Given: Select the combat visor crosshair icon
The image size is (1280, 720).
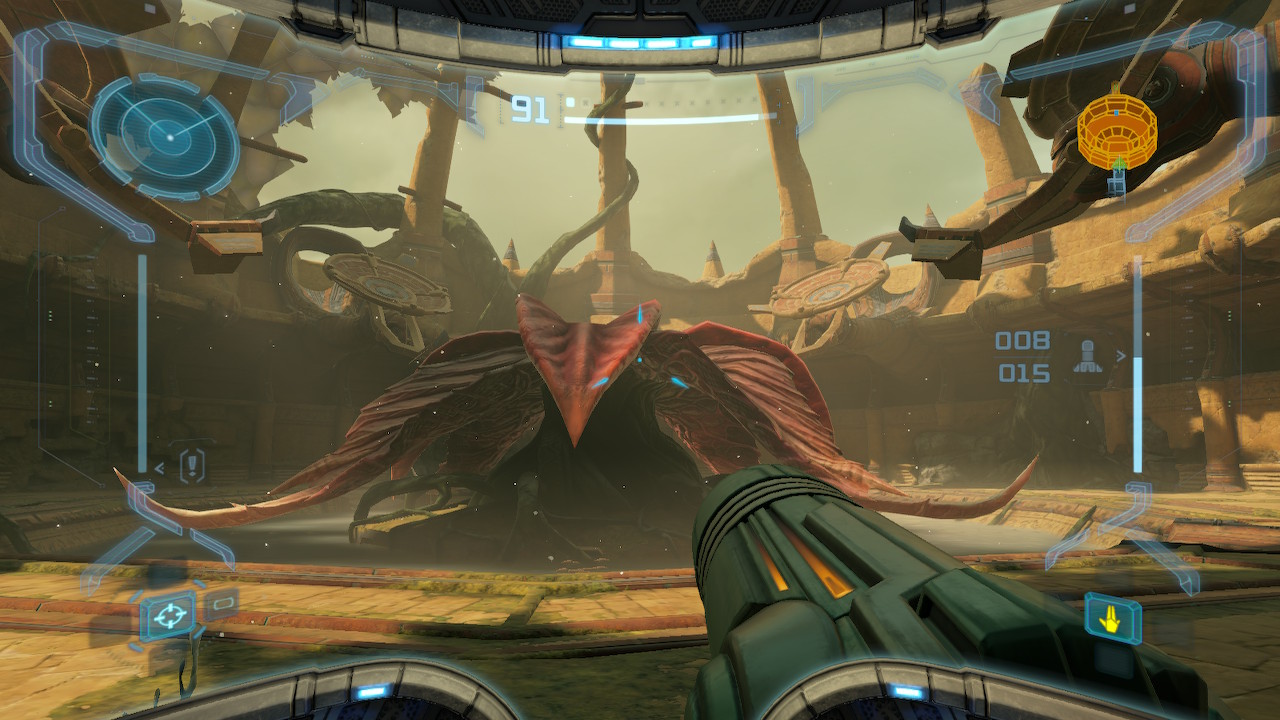Looking at the screenshot, I should click(x=167, y=615).
